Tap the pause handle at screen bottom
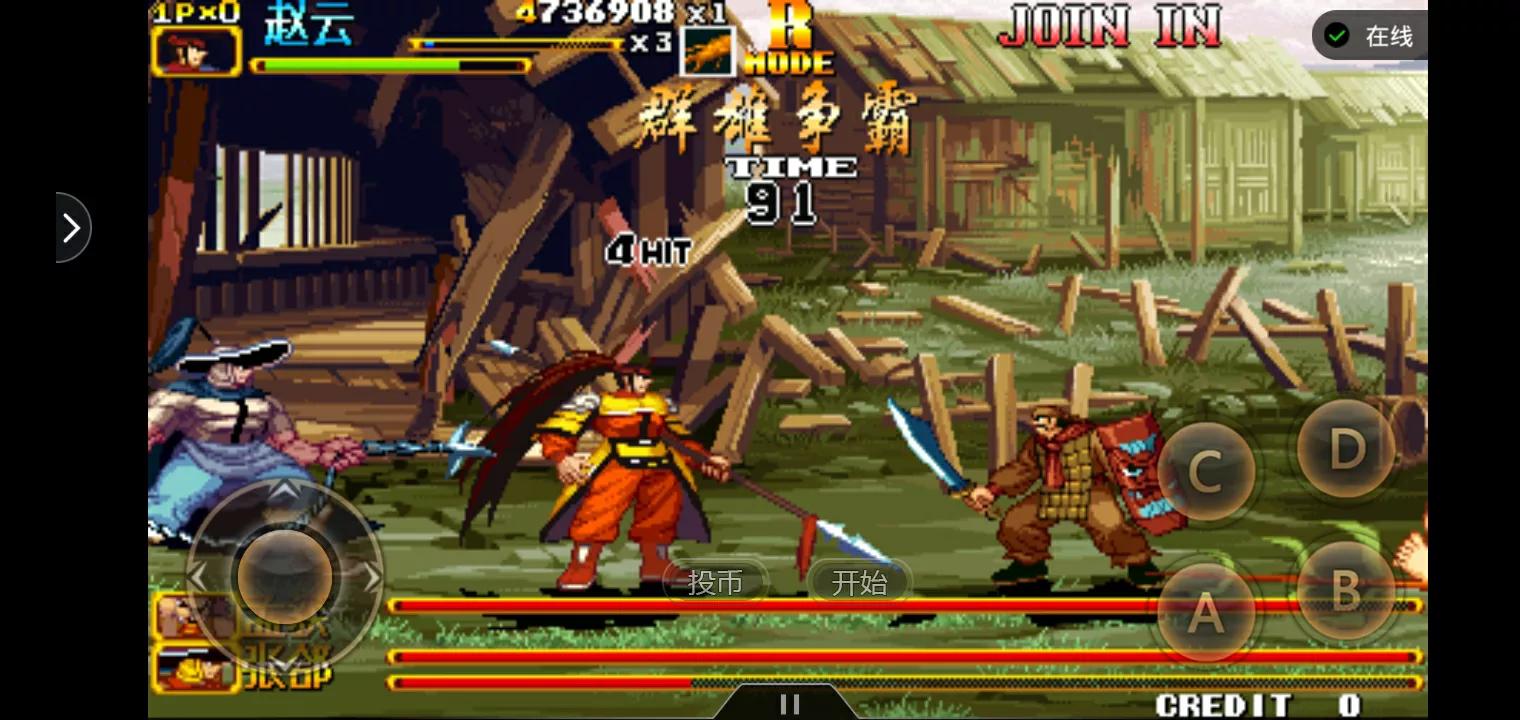This screenshot has width=1520, height=720. 789,704
